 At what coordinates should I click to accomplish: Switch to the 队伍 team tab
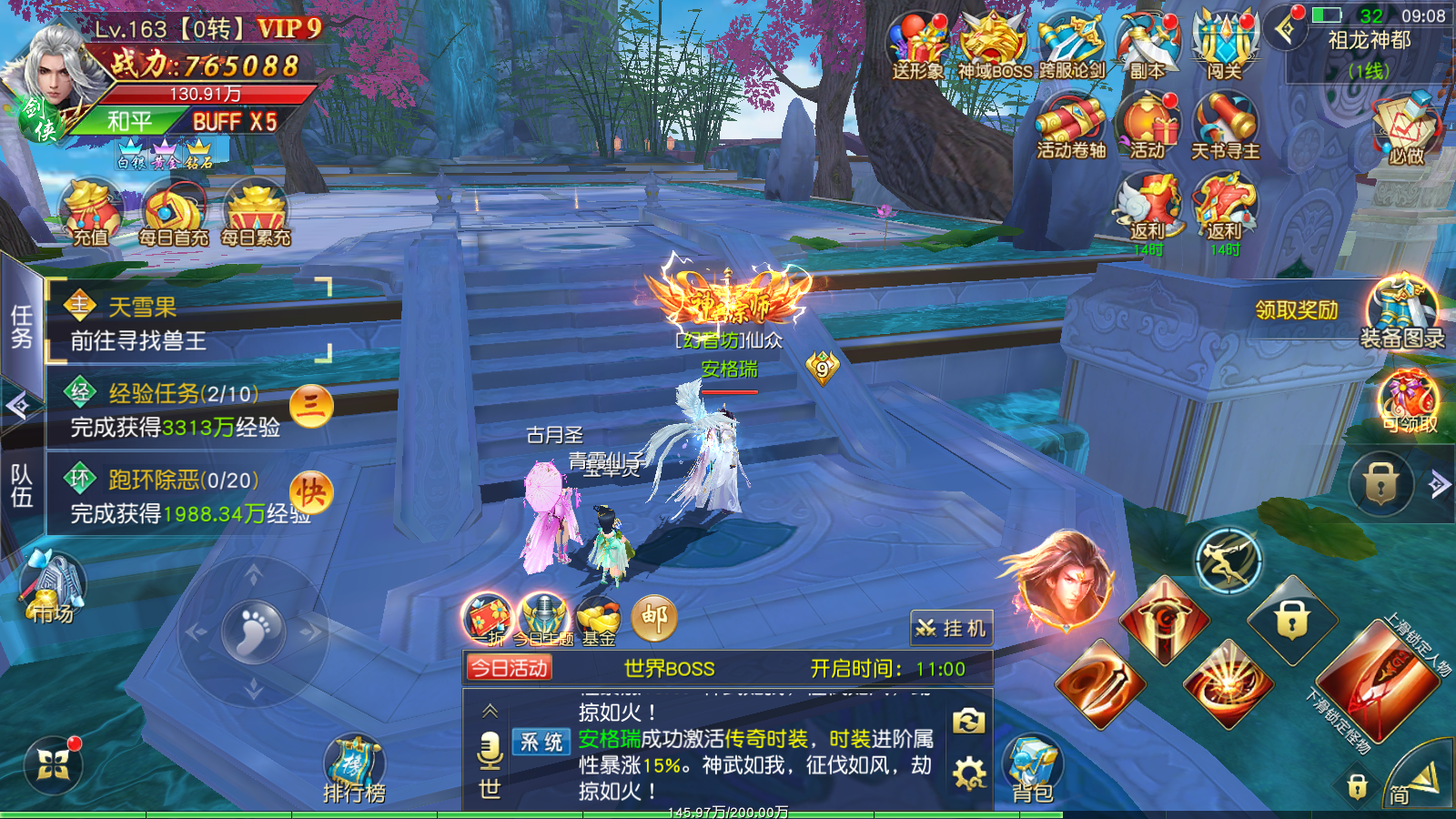pos(21,486)
